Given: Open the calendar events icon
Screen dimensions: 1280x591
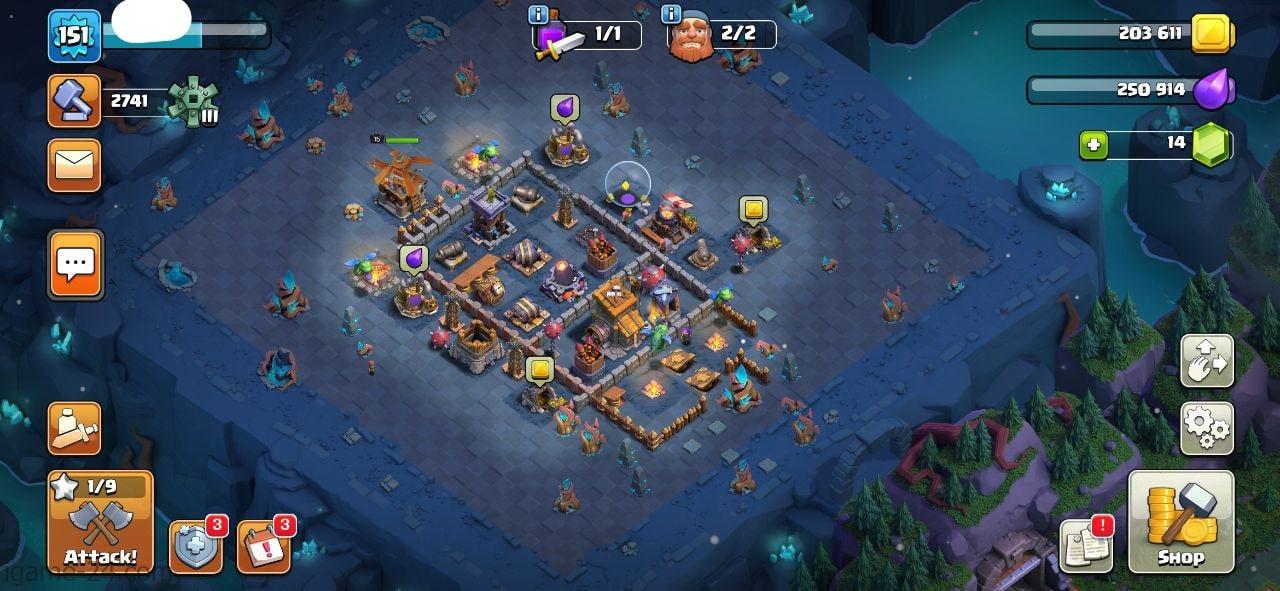Looking at the screenshot, I should 263,547.
